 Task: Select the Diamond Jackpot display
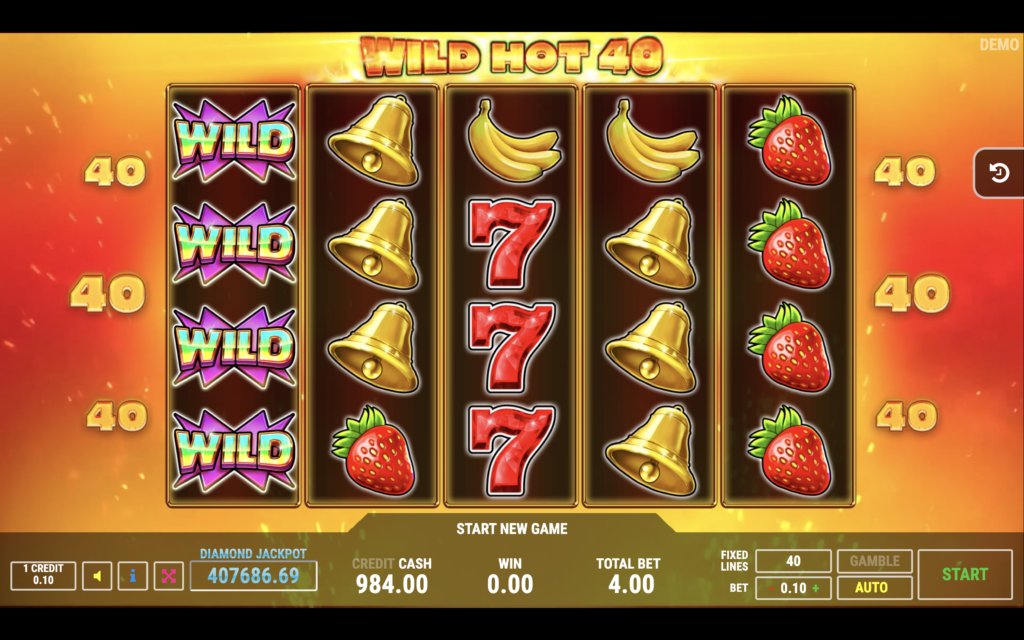pyautogui.click(x=253, y=575)
